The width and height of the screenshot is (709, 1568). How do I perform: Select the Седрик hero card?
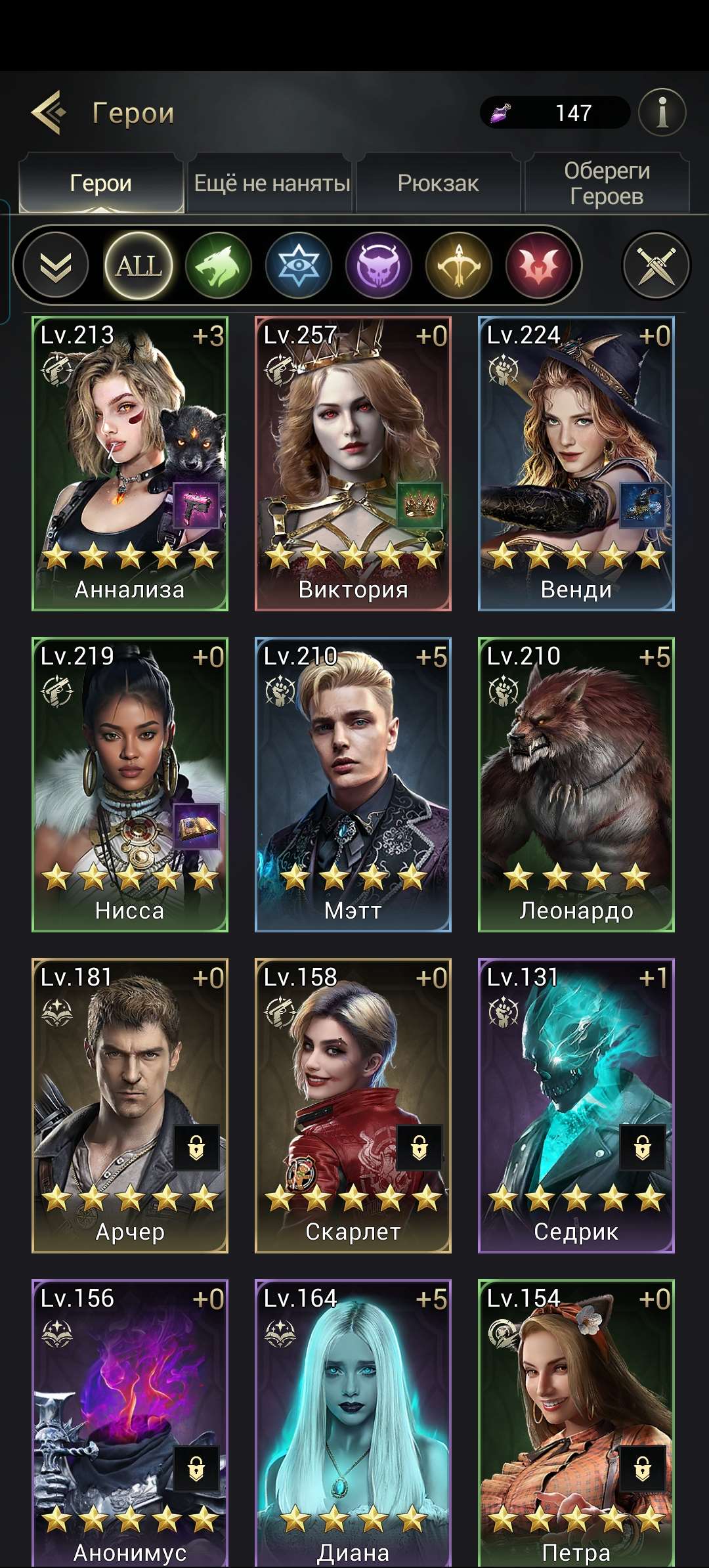[x=576, y=1106]
